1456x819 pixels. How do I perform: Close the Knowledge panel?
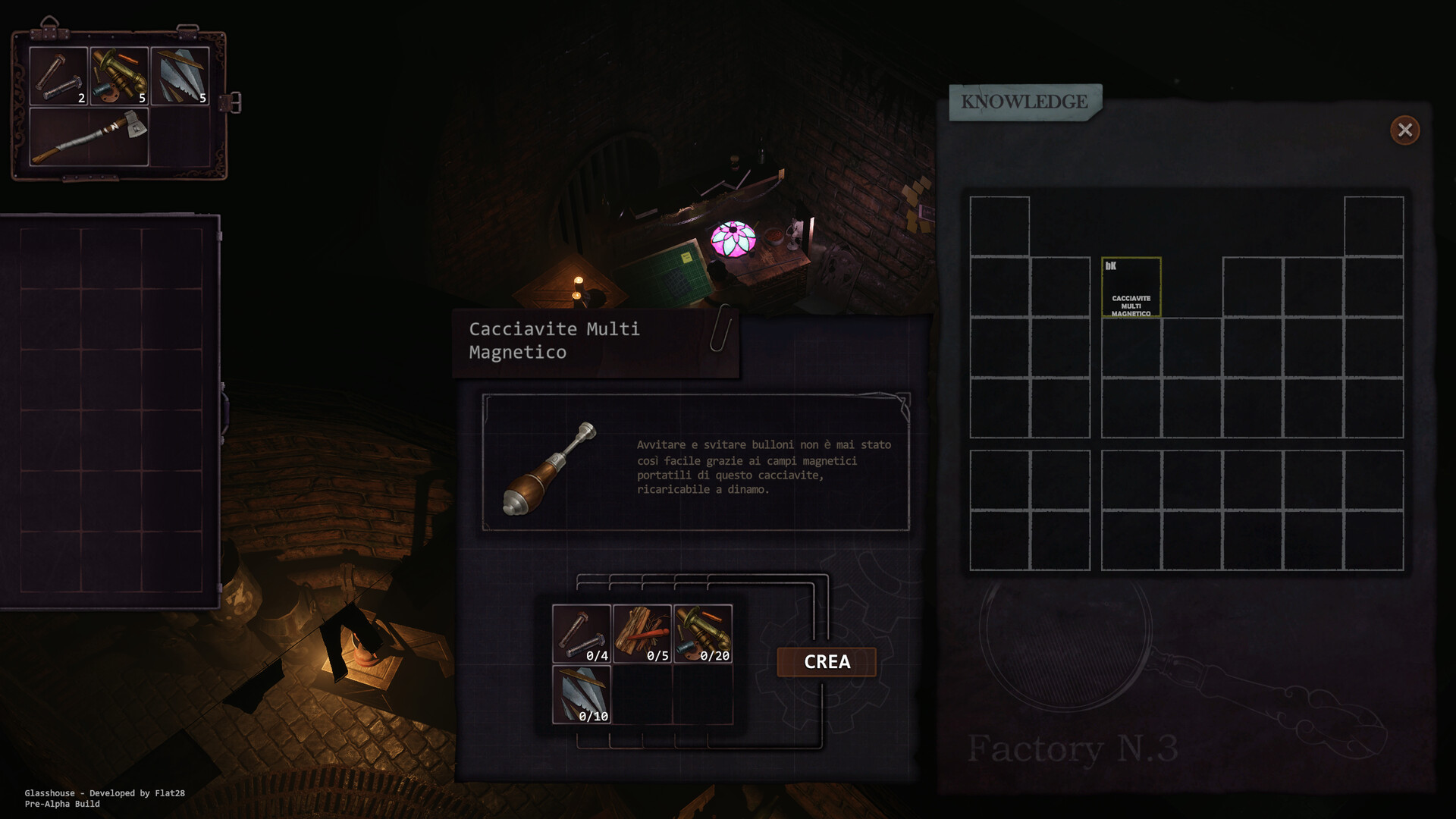click(x=1404, y=130)
